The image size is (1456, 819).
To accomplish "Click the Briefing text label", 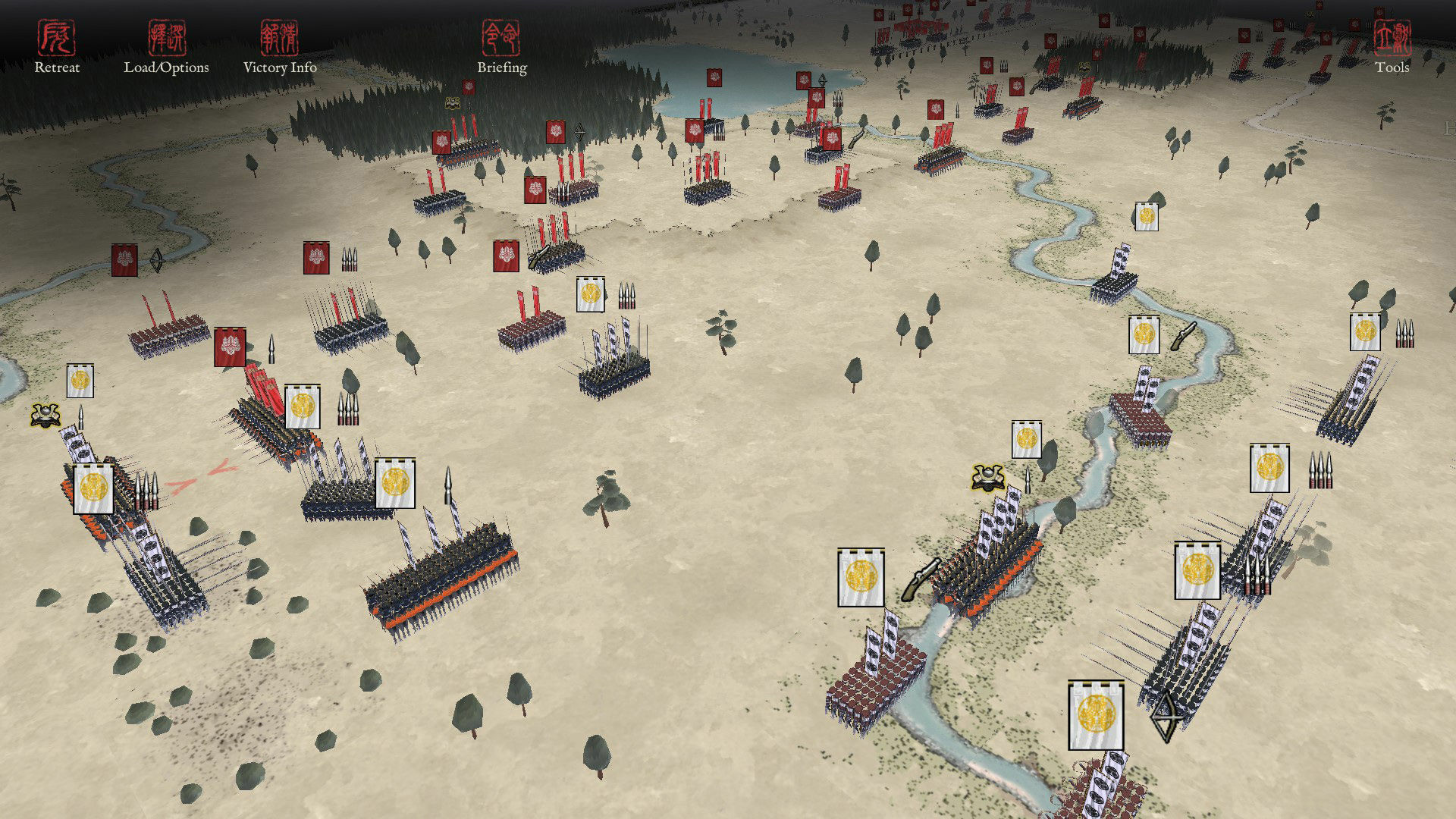I will click(502, 70).
